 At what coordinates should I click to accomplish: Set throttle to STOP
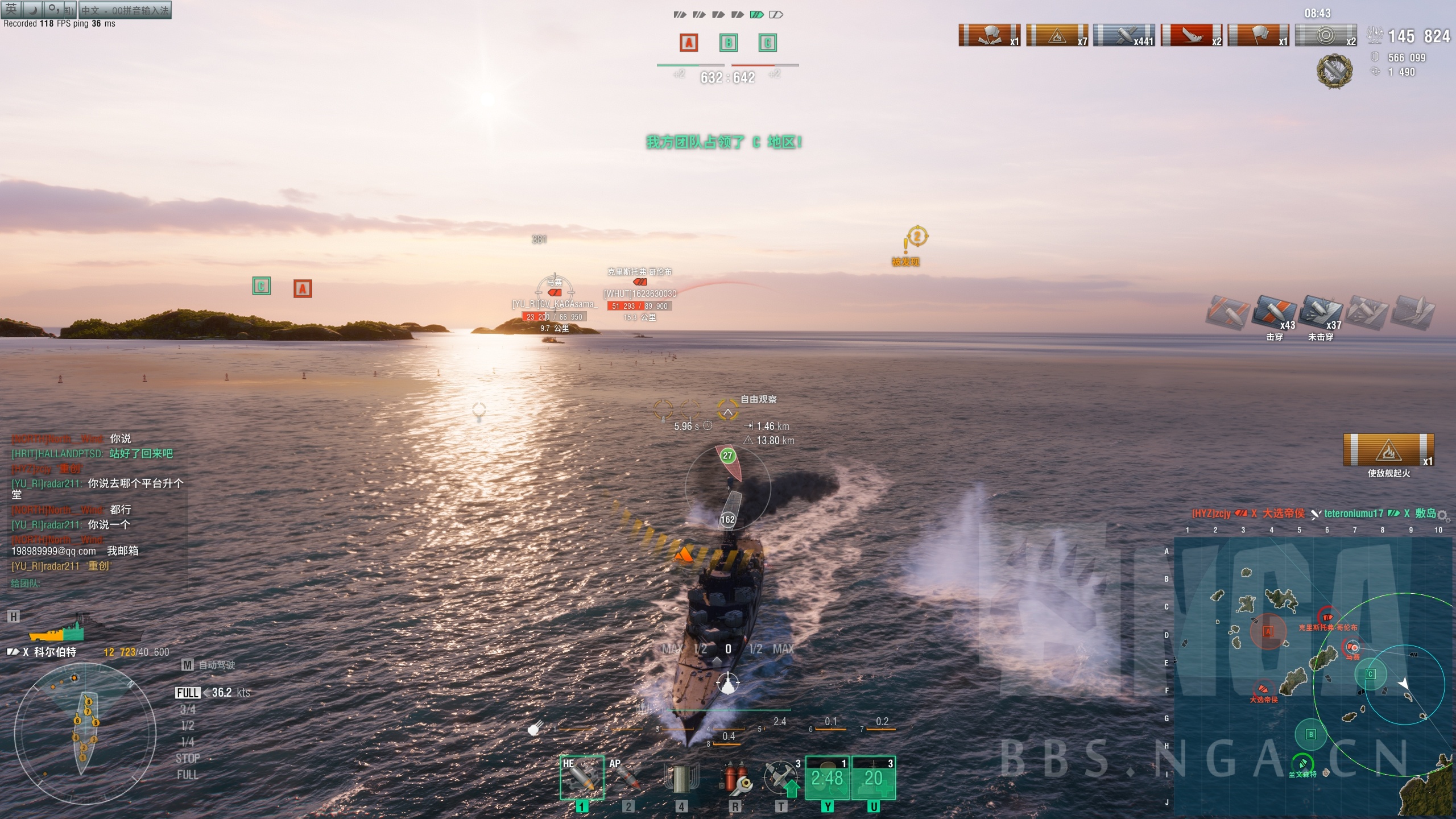188,758
